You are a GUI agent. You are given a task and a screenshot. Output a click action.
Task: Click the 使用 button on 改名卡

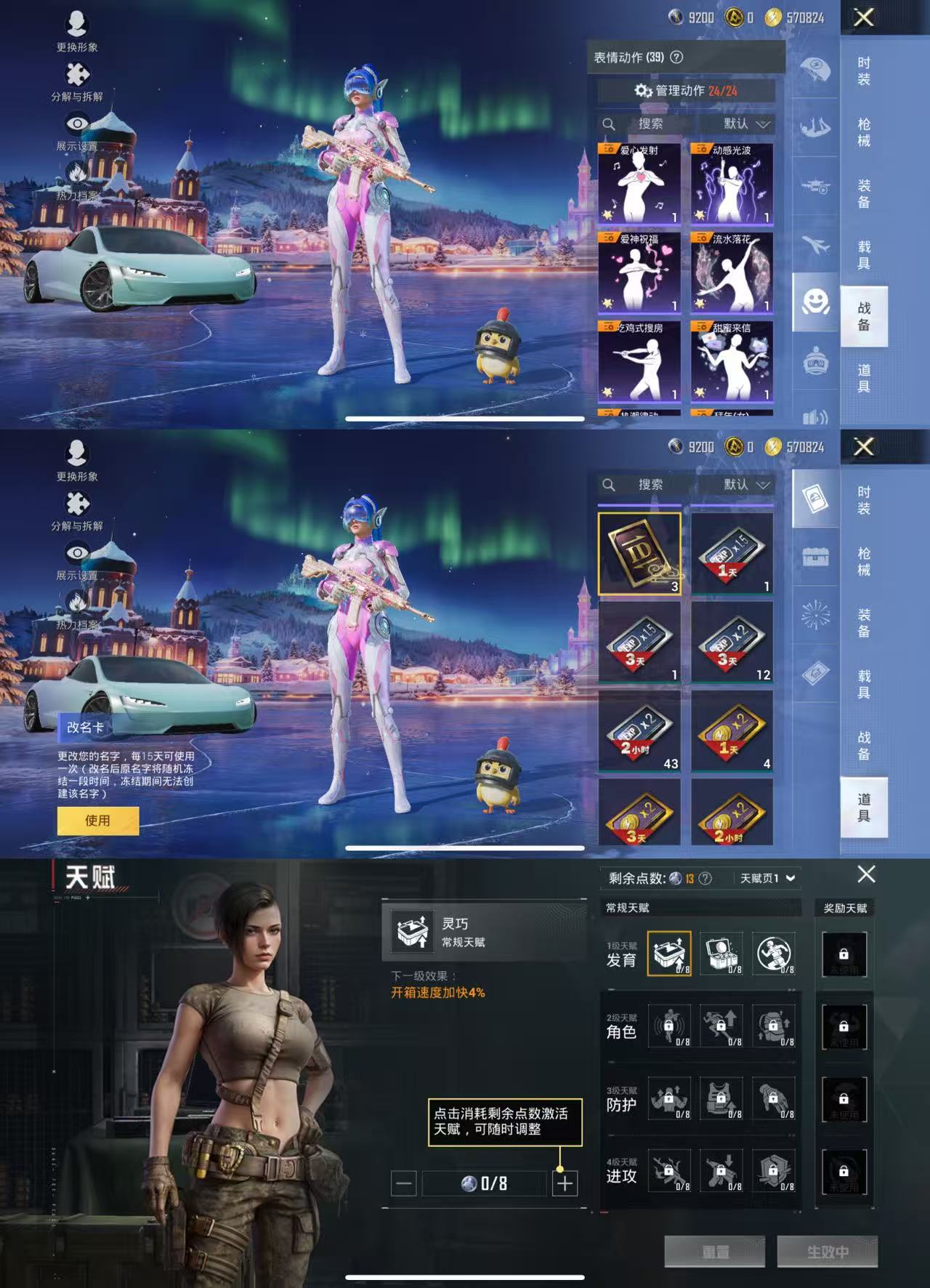pos(97,819)
